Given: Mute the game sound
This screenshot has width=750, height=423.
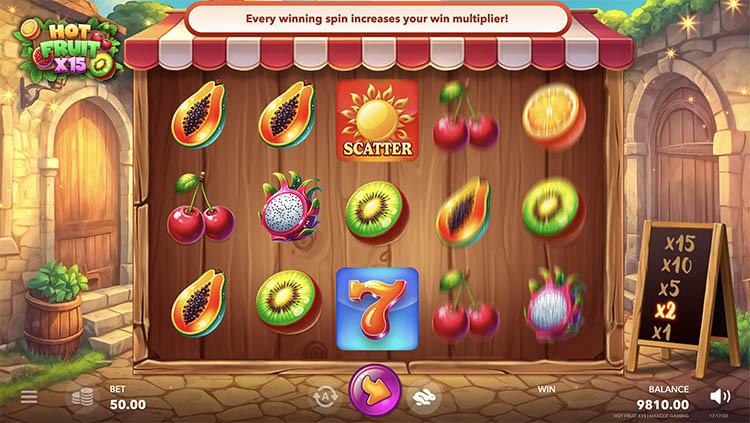Looking at the screenshot, I should [x=720, y=396].
